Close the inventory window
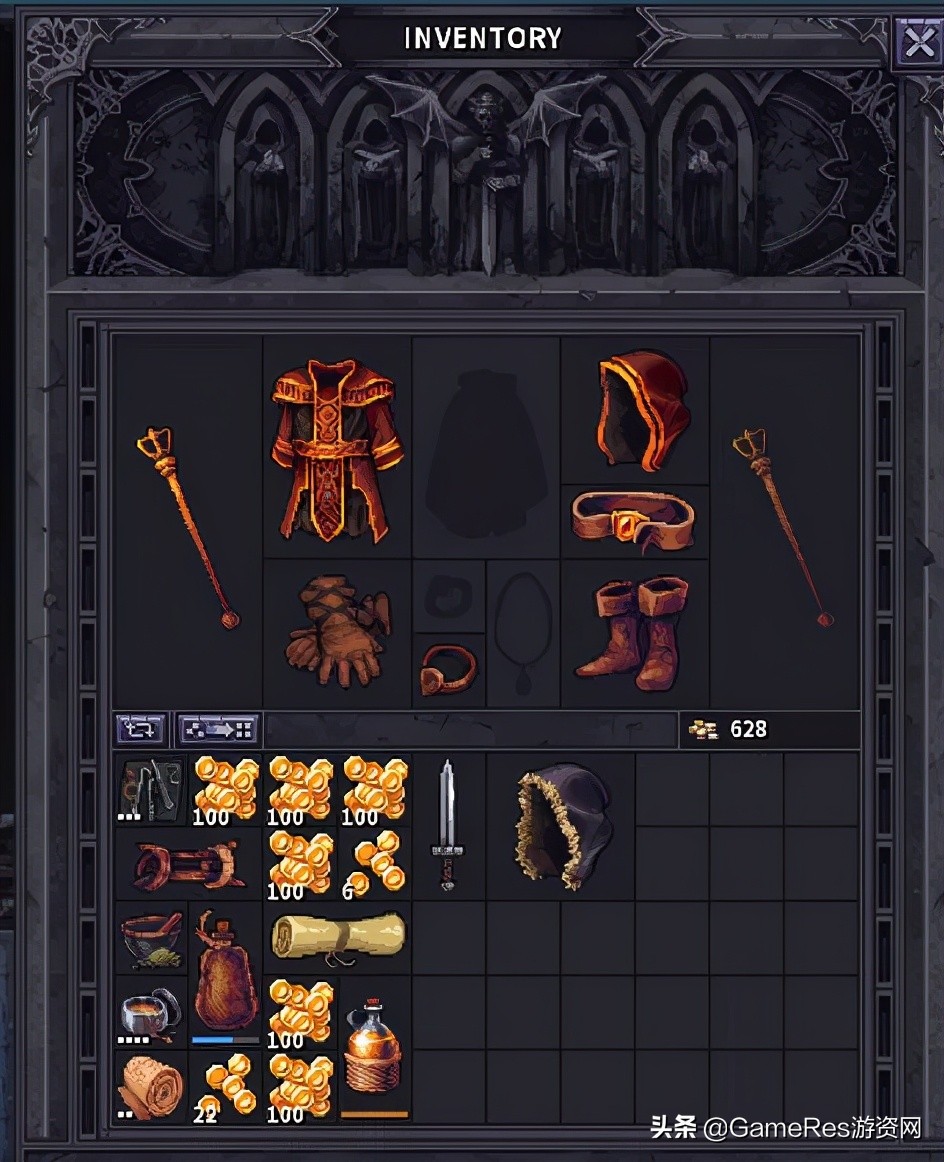944x1162 pixels. click(x=916, y=43)
